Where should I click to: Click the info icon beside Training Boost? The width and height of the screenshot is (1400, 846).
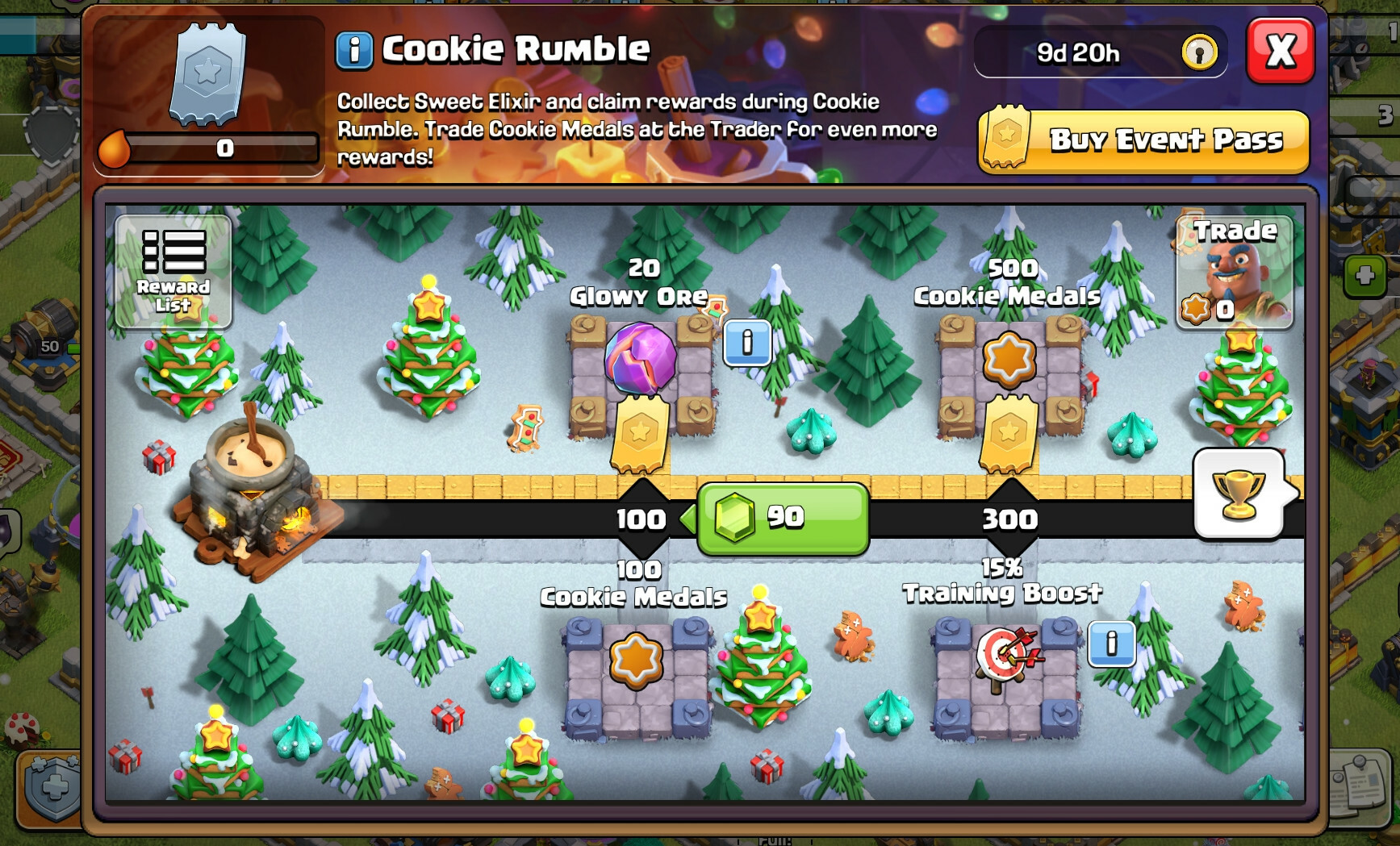pyautogui.click(x=1114, y=645)
